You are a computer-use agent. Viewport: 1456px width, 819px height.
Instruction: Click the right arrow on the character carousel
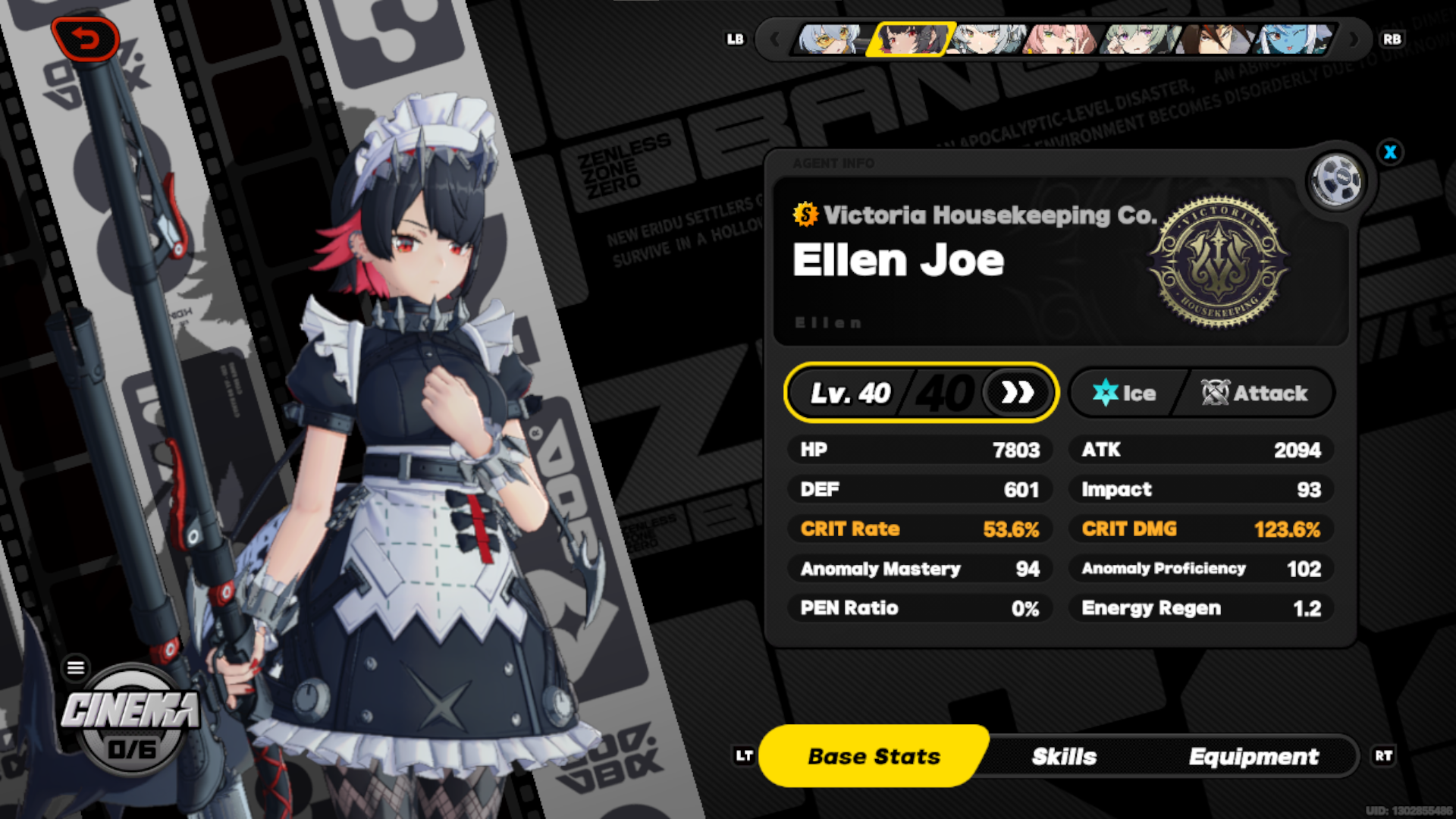click(x=1353, y=39)
